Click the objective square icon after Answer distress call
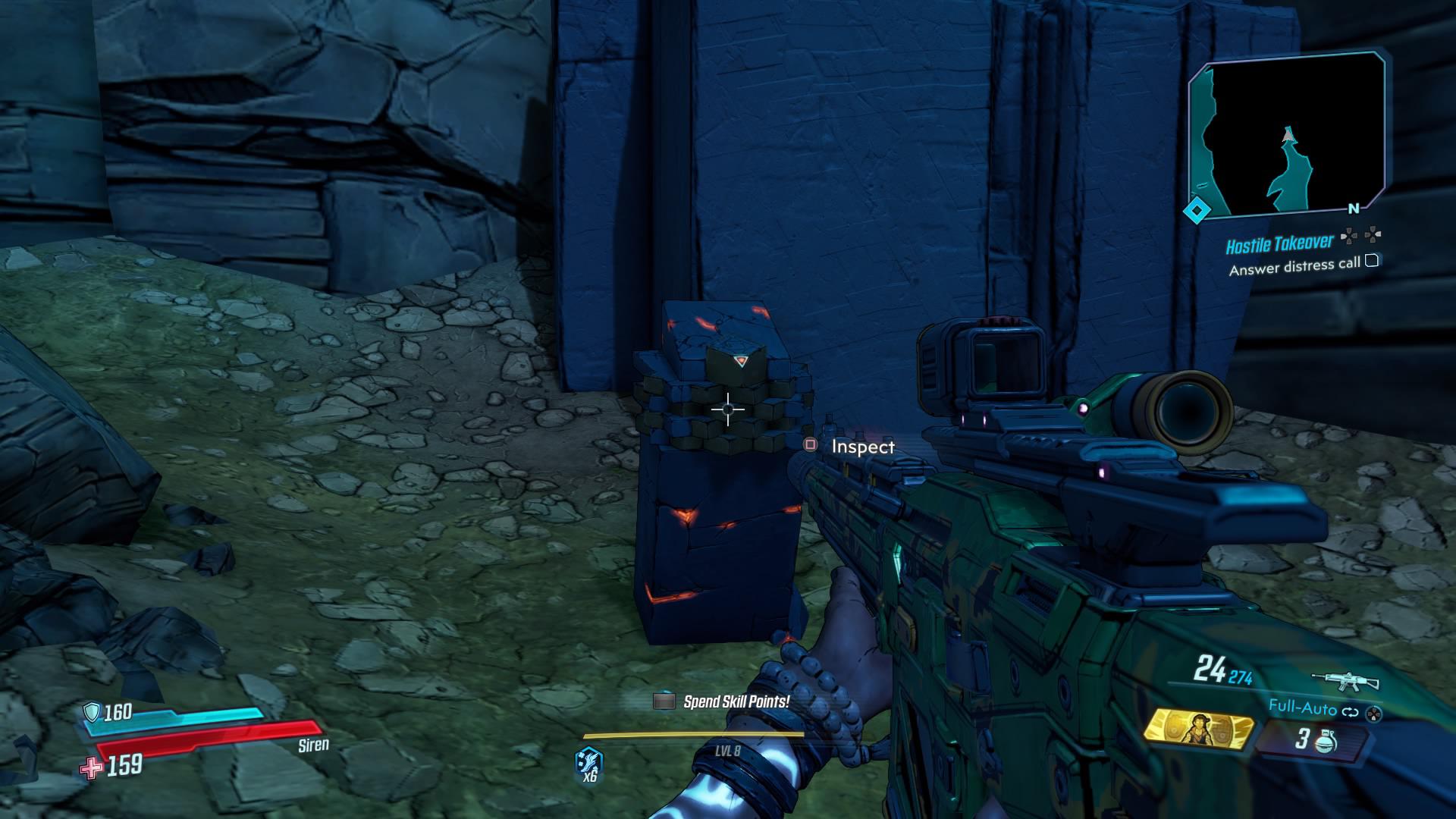Viewport: 1456px width, 819px height. pos(1373,263)
